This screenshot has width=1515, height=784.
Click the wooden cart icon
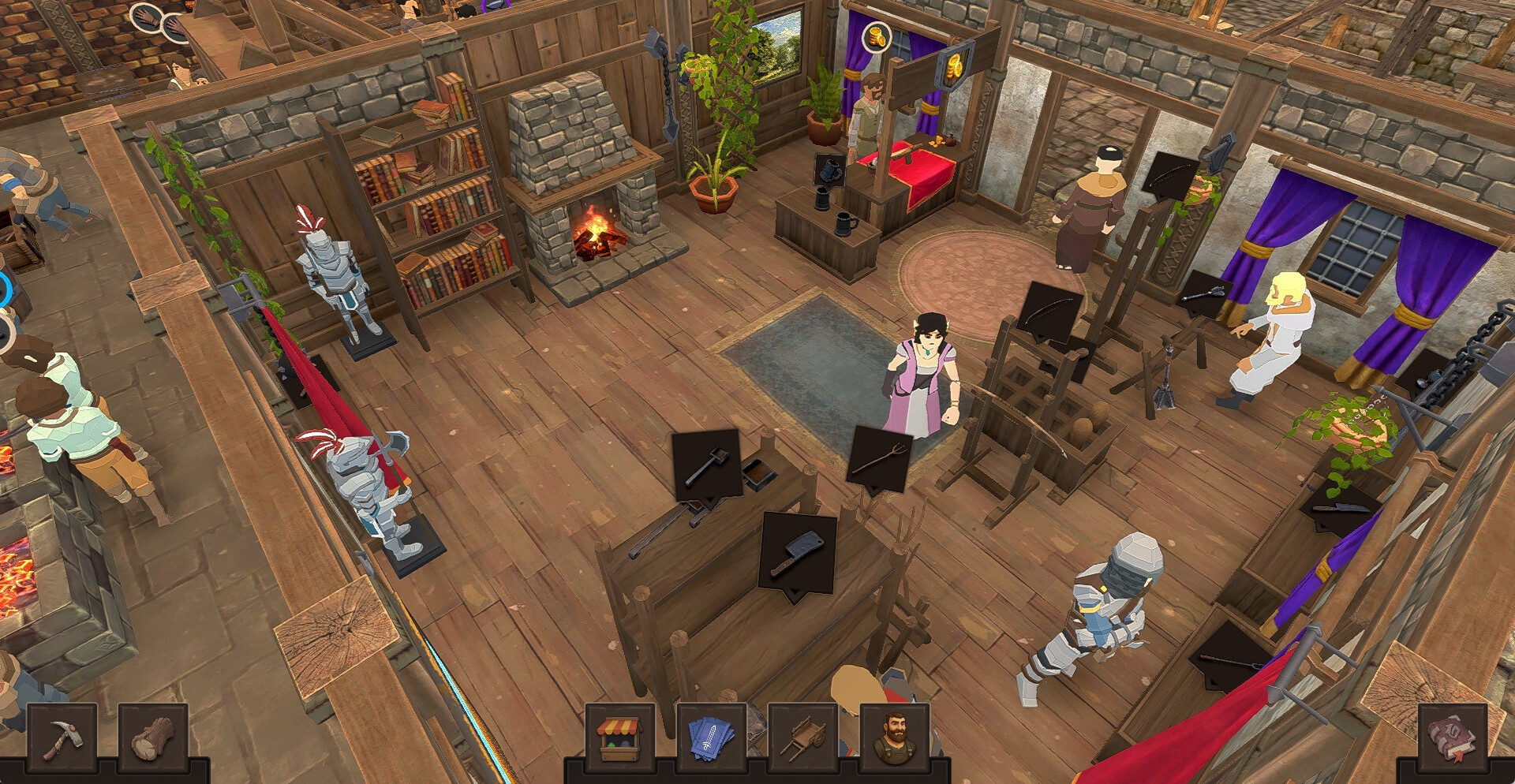point(802,739)
